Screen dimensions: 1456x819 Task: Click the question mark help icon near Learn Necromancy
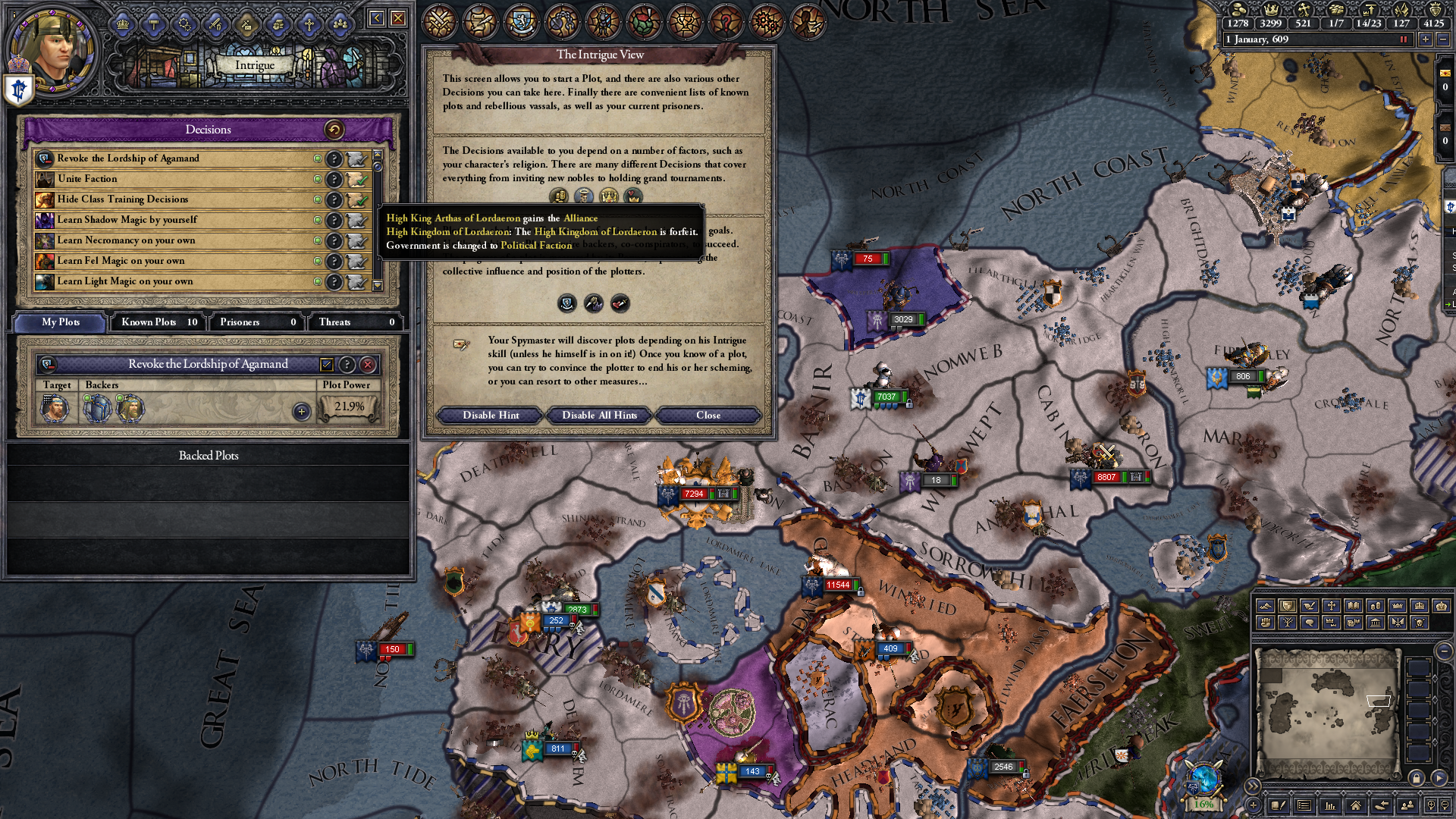(331, 240)
